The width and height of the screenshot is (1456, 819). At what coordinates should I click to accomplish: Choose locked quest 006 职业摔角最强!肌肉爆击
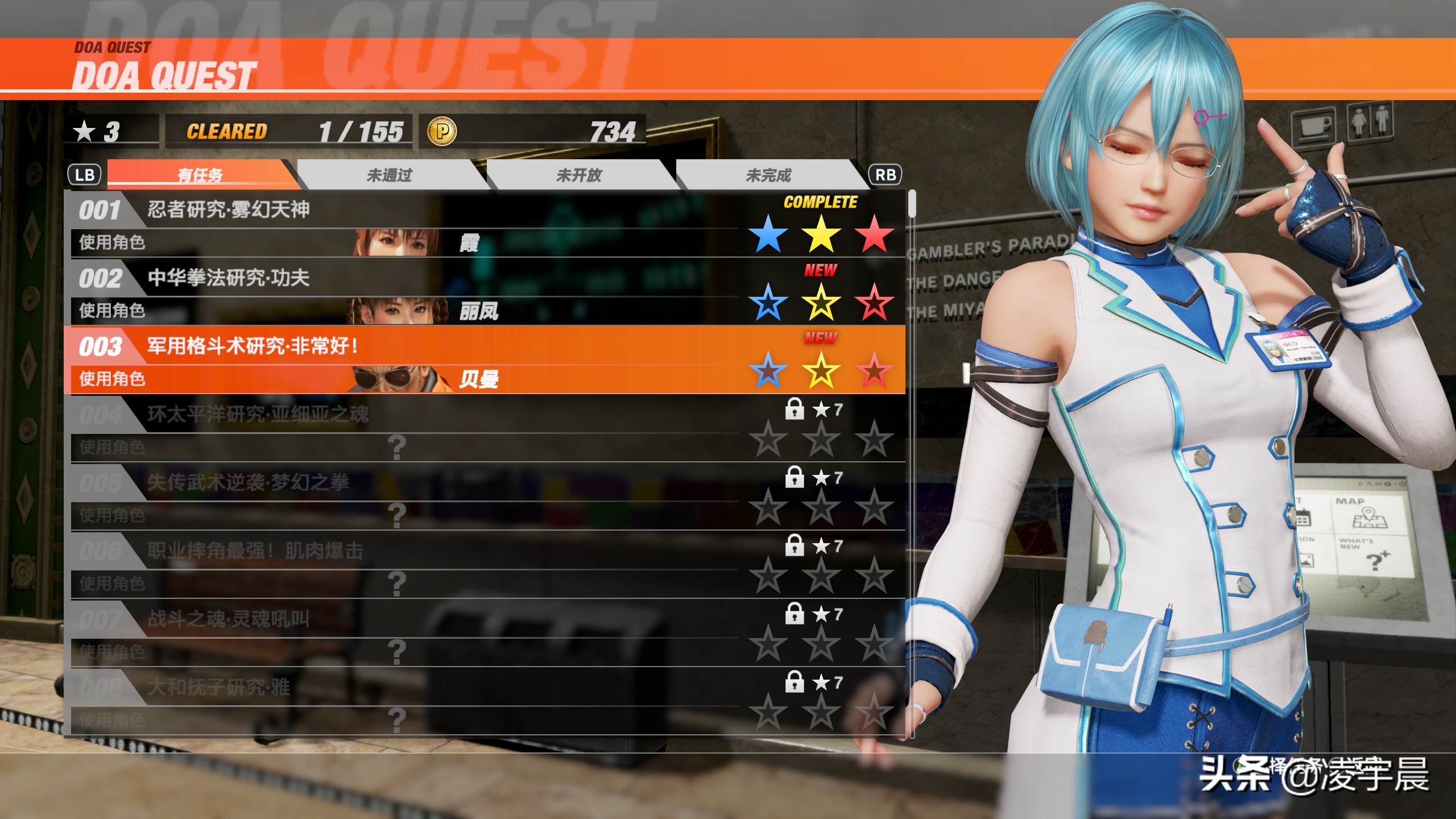pos(398,565)
